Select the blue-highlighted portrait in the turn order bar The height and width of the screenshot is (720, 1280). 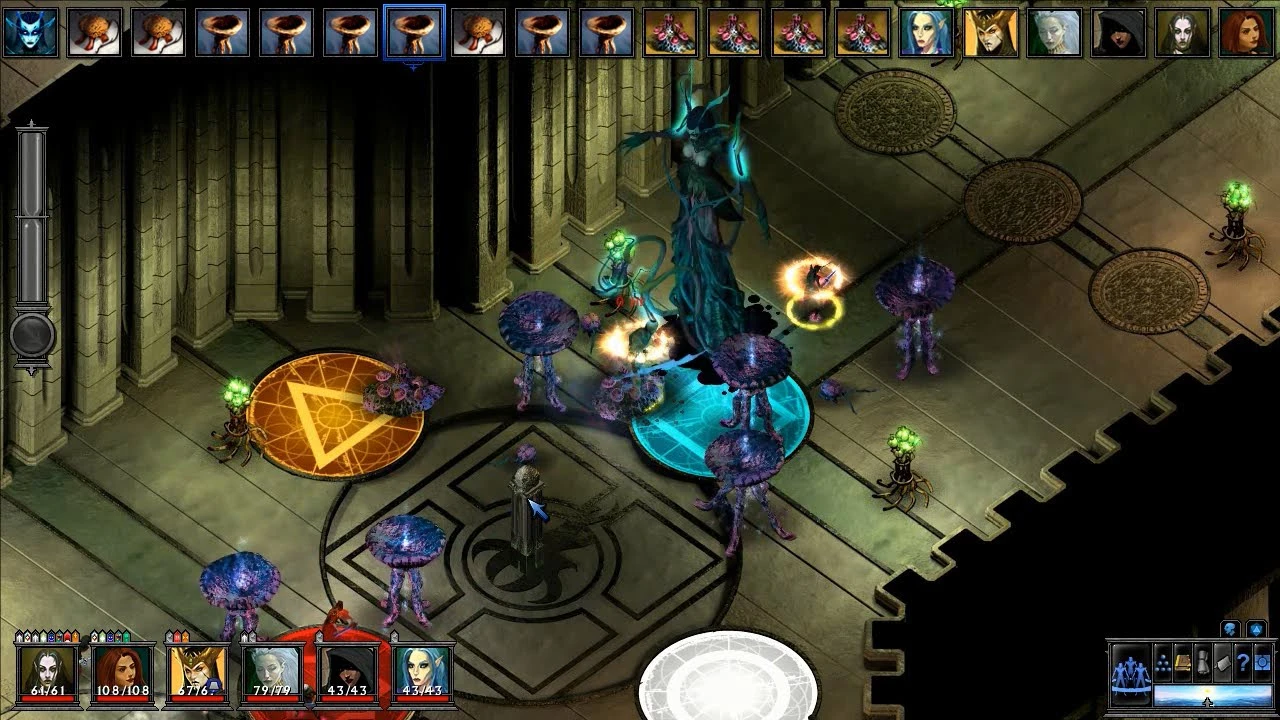click(413, 30)
